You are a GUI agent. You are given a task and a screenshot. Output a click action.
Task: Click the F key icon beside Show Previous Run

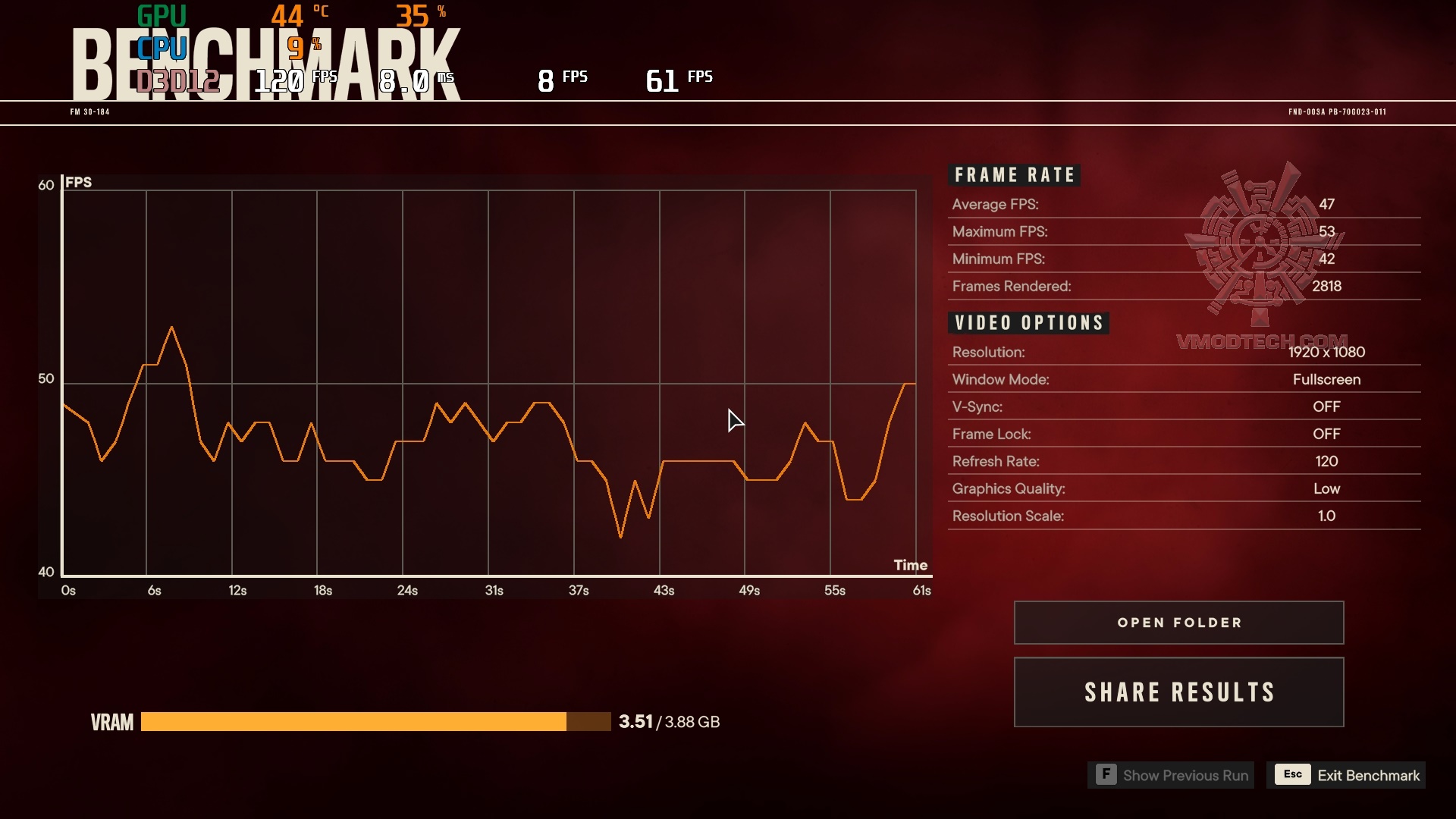(x=1106, y=776)
